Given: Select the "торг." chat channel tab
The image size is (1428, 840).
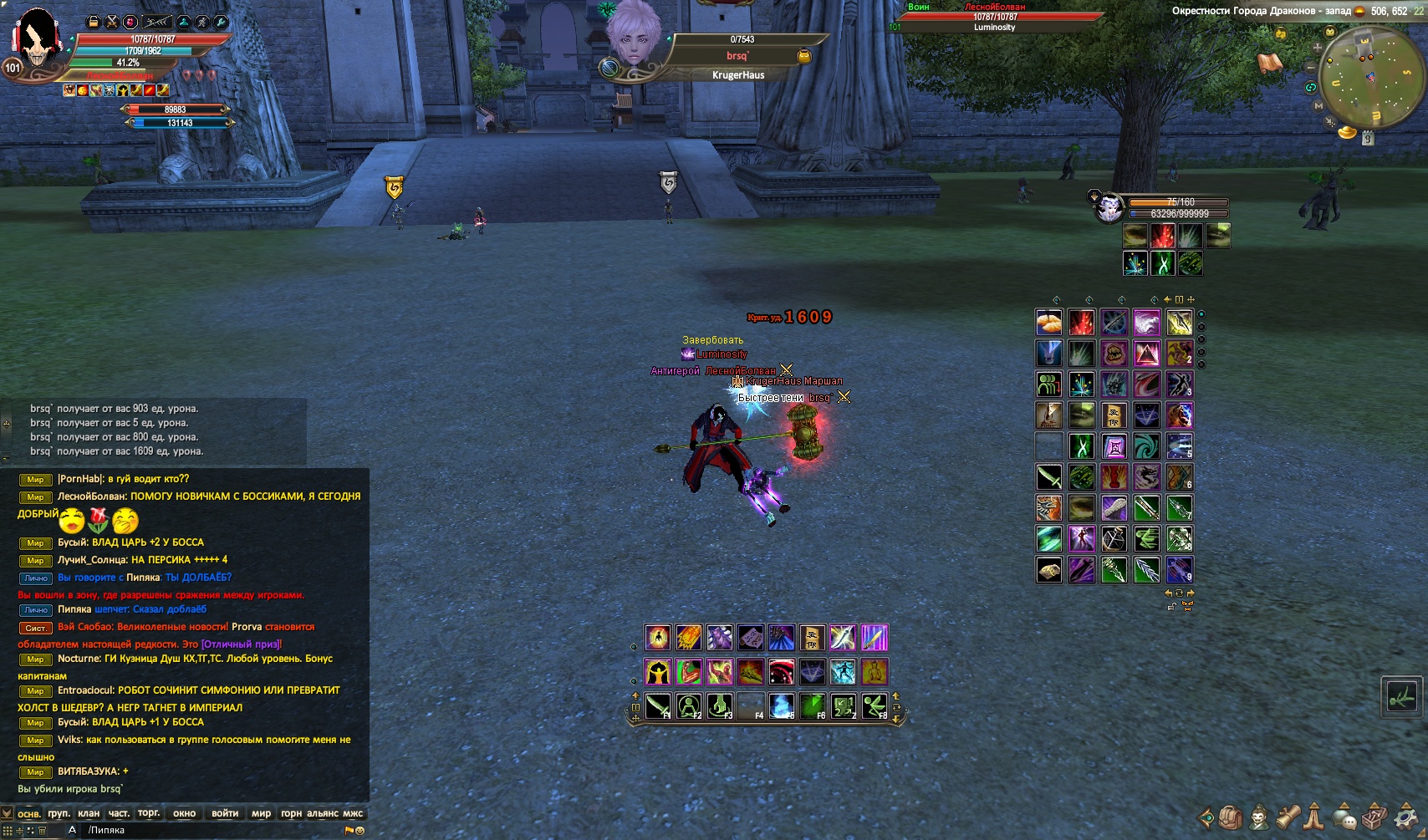Looking at the screenshot, I should 149,813.
